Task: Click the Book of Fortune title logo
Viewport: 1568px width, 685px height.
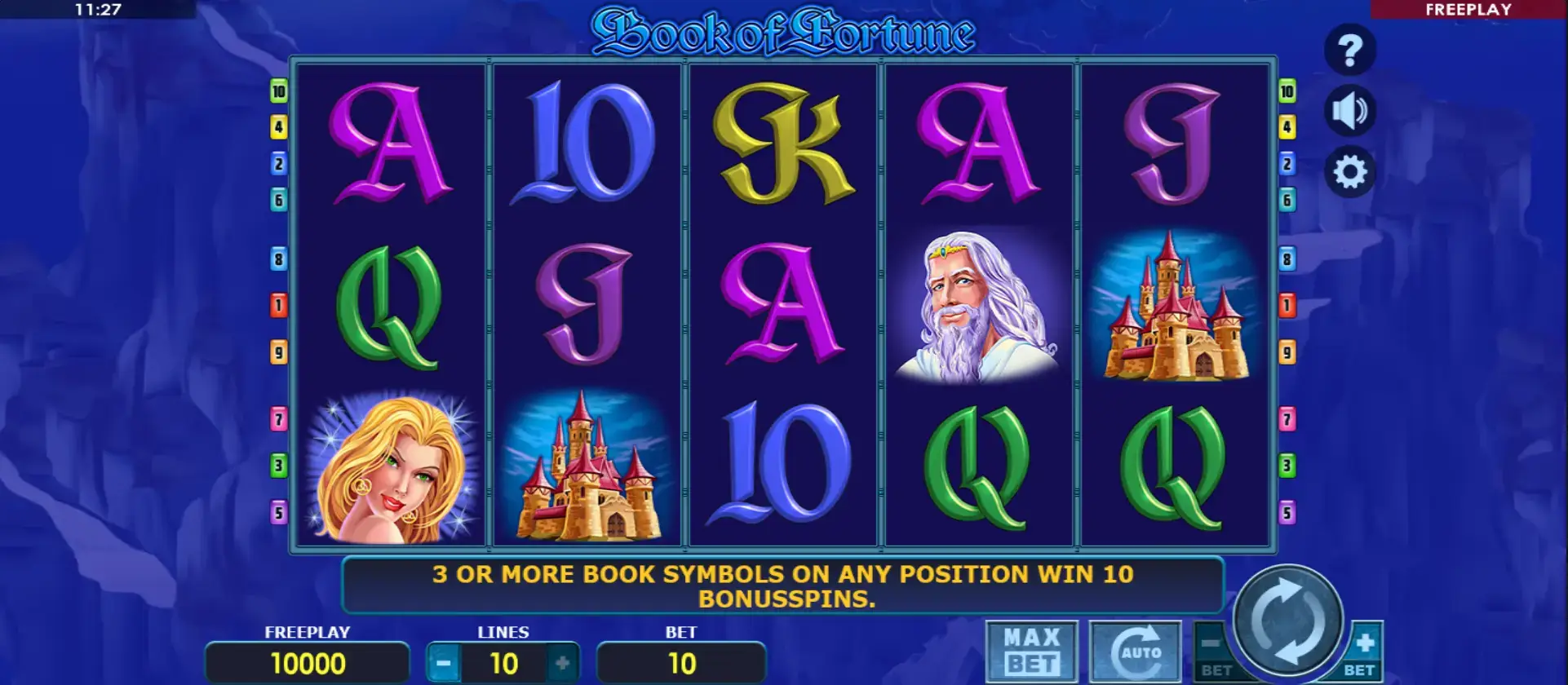Action: pyautogui.click(x=783, y=33)
